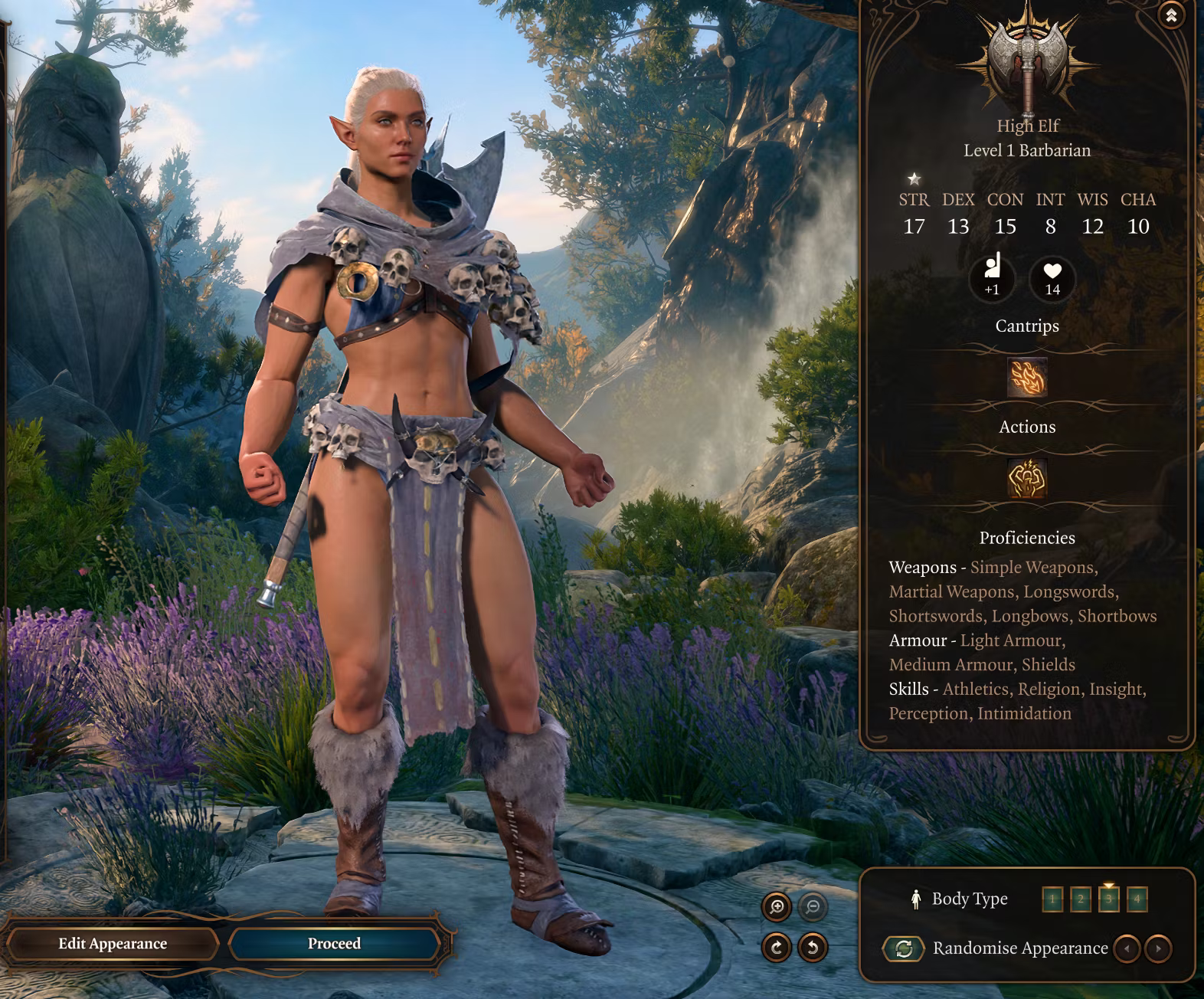The width and height of the screenshot is (1204, 999).
Task: Rotate the character counter-clockwise
Action: click(813, 948)
